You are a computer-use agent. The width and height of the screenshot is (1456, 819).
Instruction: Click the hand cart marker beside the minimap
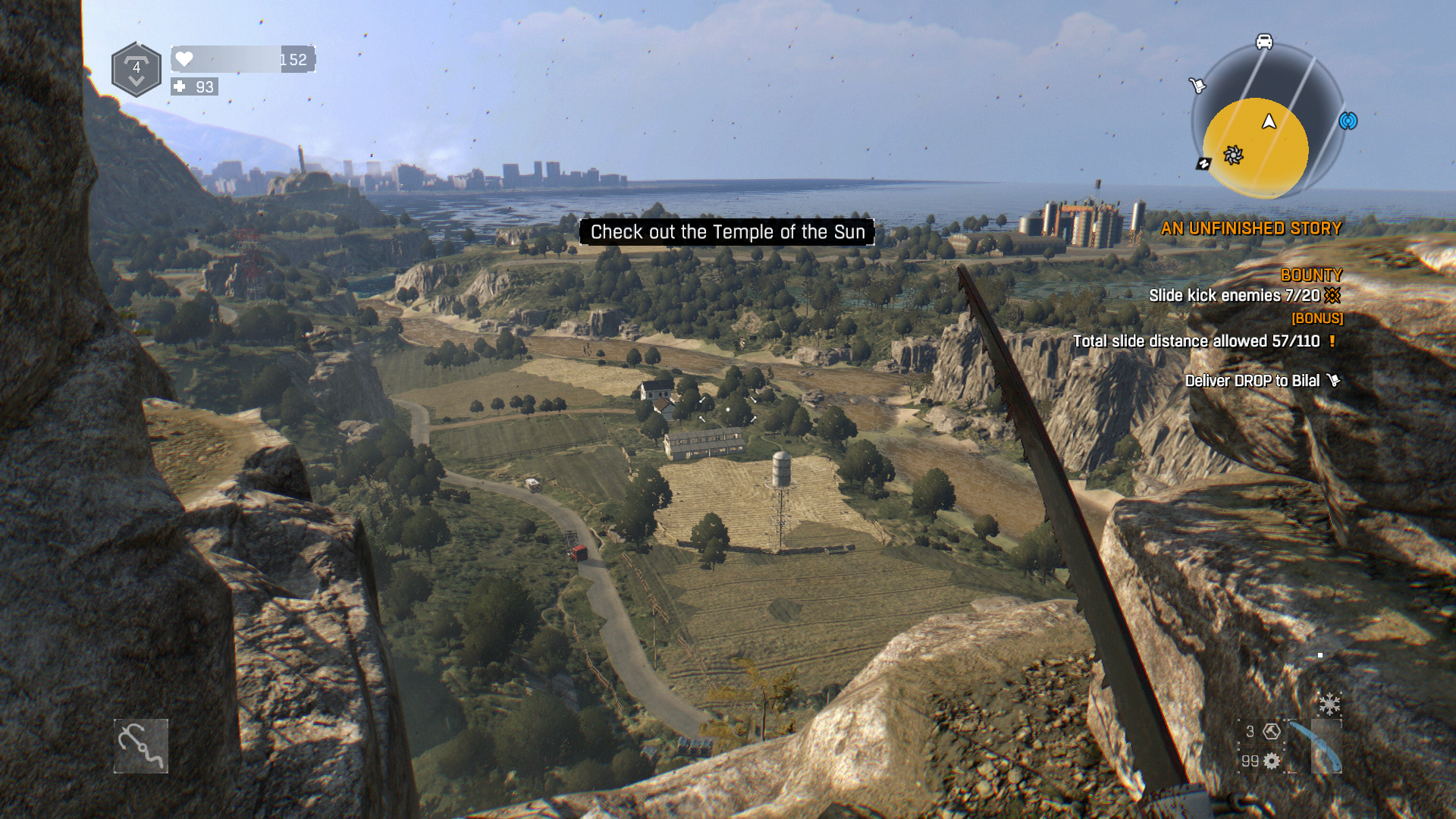click(x=1197, y=86)
